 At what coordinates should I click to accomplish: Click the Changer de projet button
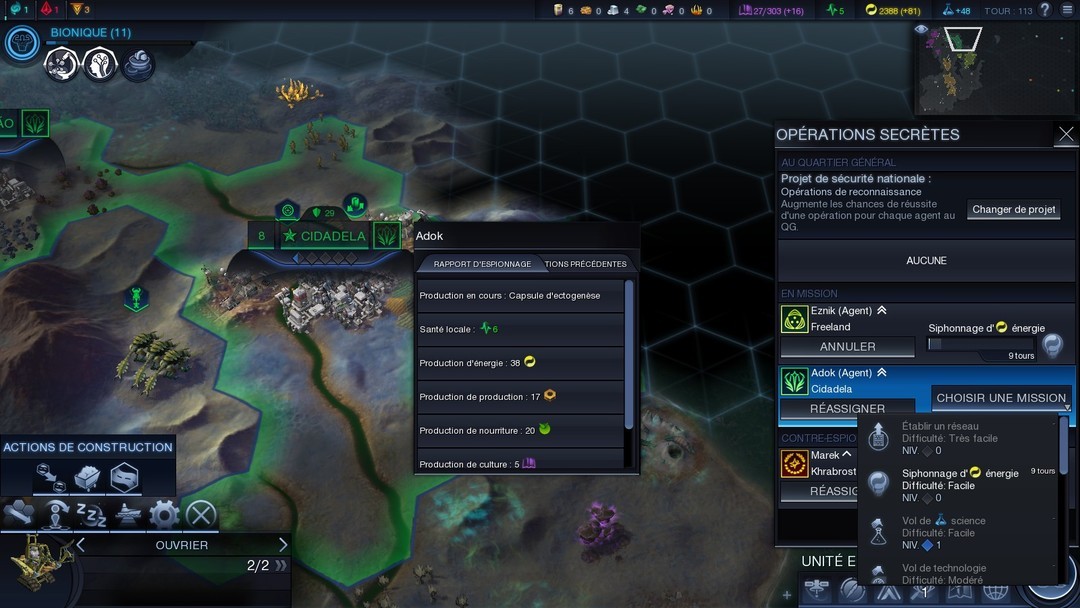[1014, 209]
